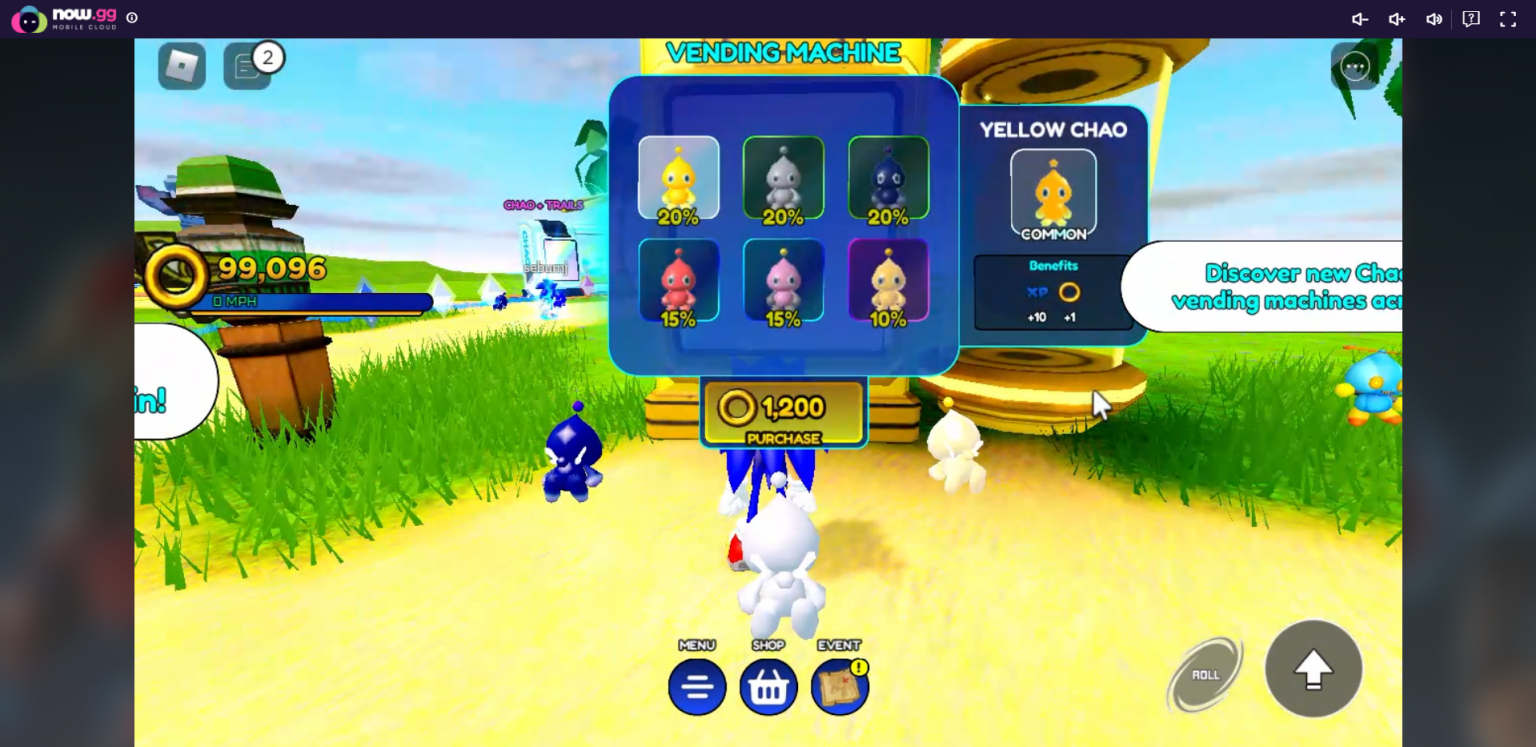
Task: Select the Yellow Chao 20% option
Action: point(679,177)
